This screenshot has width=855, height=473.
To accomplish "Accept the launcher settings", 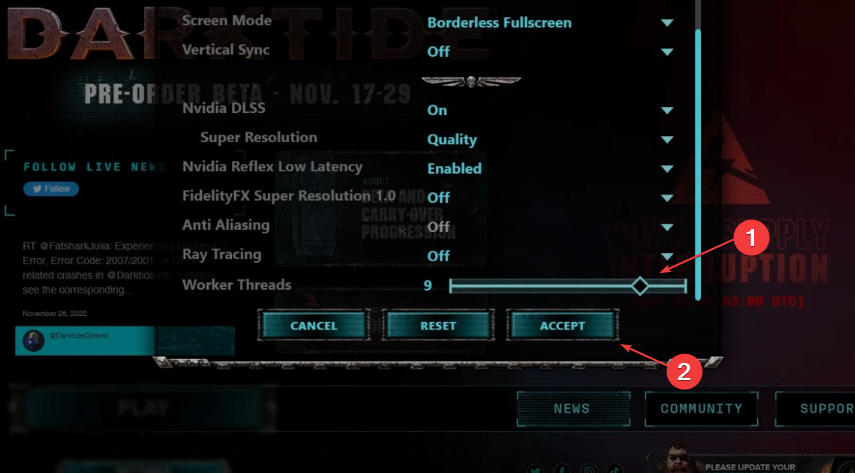I will (562, 326).
